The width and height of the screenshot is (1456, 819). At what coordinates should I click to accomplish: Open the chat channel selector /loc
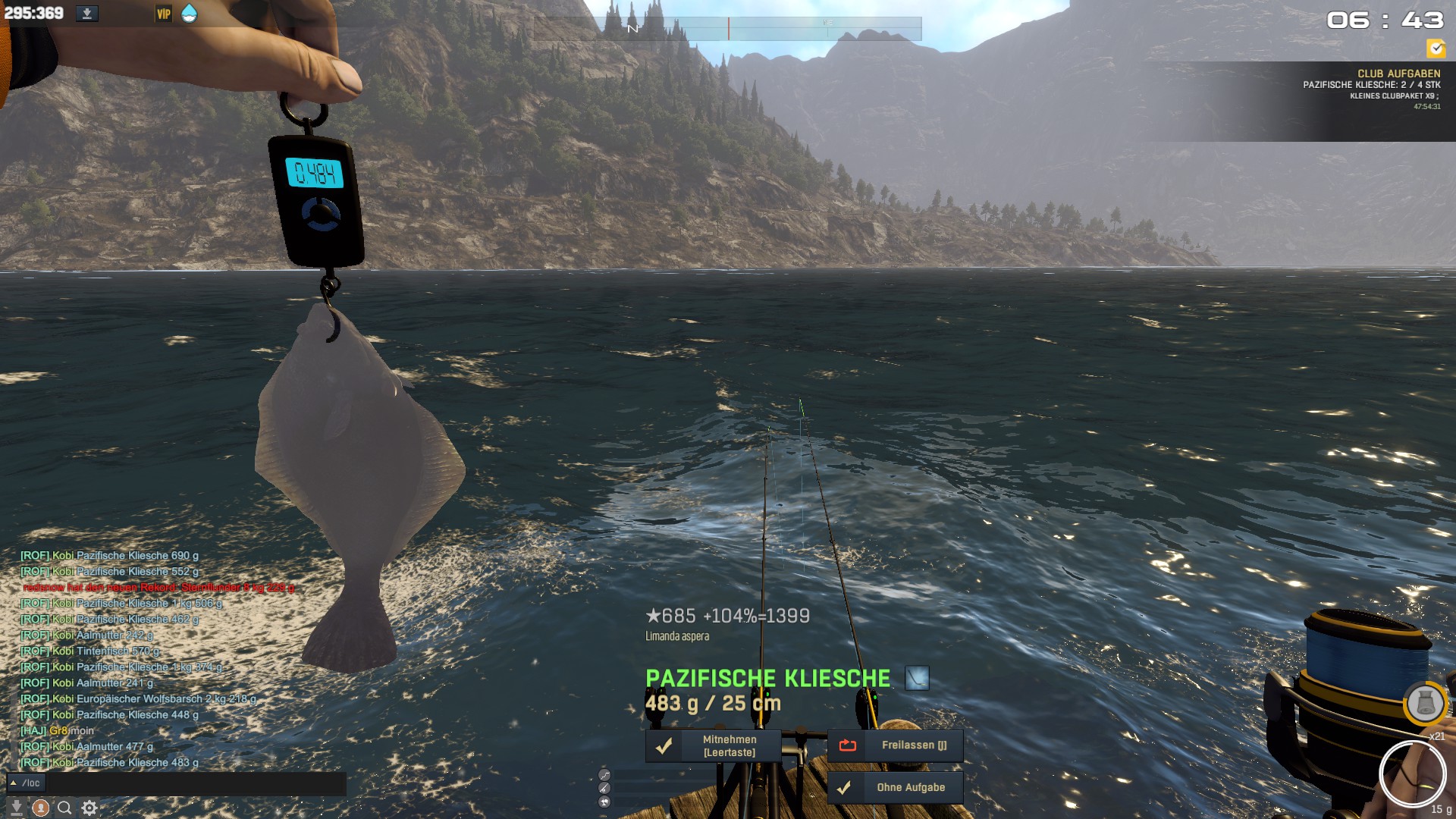point(26,783)
